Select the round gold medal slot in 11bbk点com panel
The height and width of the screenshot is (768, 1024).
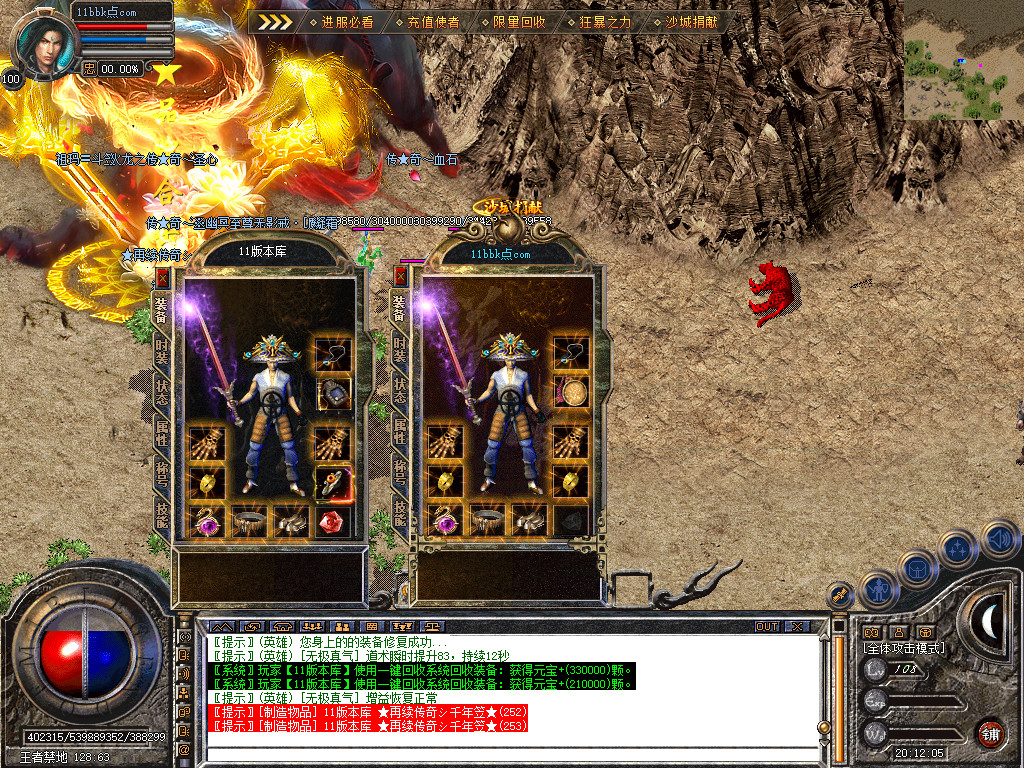click(x=571, y=393)
